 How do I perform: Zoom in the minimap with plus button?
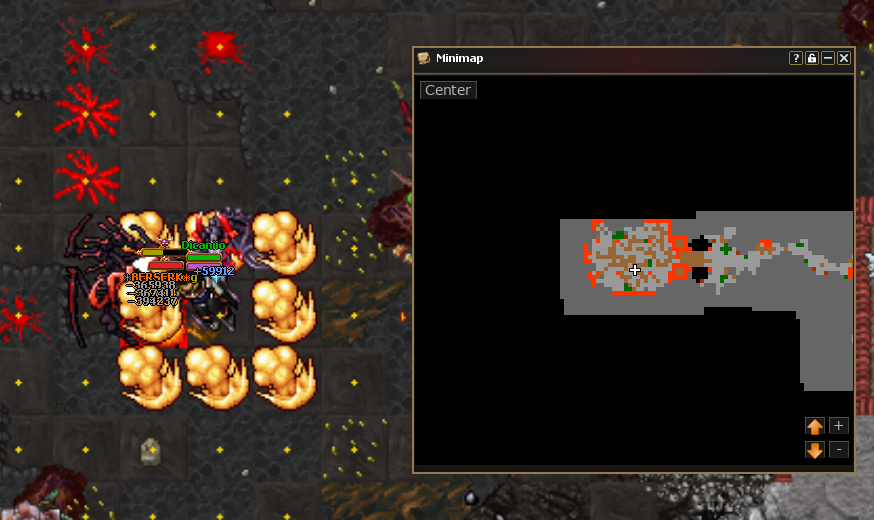click(x=839, y=425)
